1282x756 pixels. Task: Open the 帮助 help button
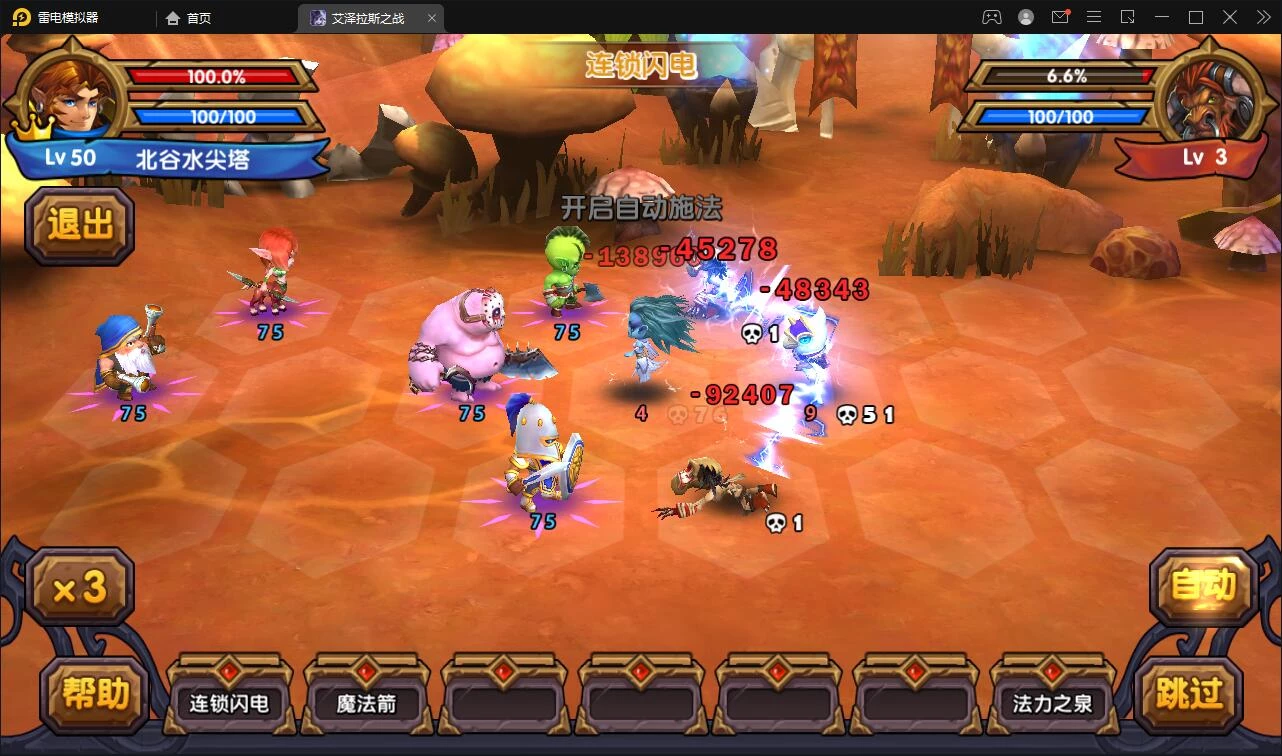[94, 693]
